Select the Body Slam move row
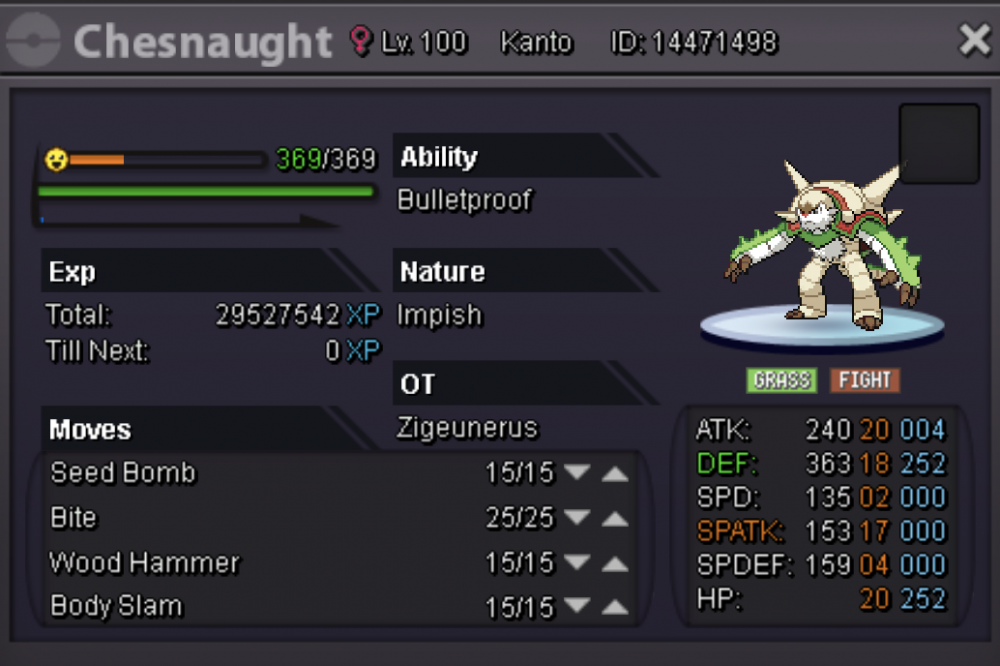Screen dimensions: 1000x666 (x=117, y=607)
